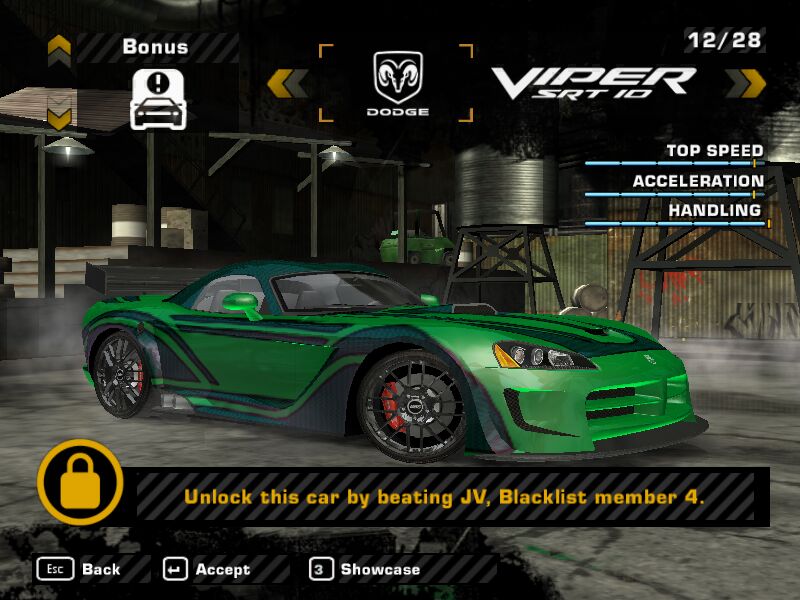Go to the previous car with left arrow
The image size is (800, 600).
287,82
